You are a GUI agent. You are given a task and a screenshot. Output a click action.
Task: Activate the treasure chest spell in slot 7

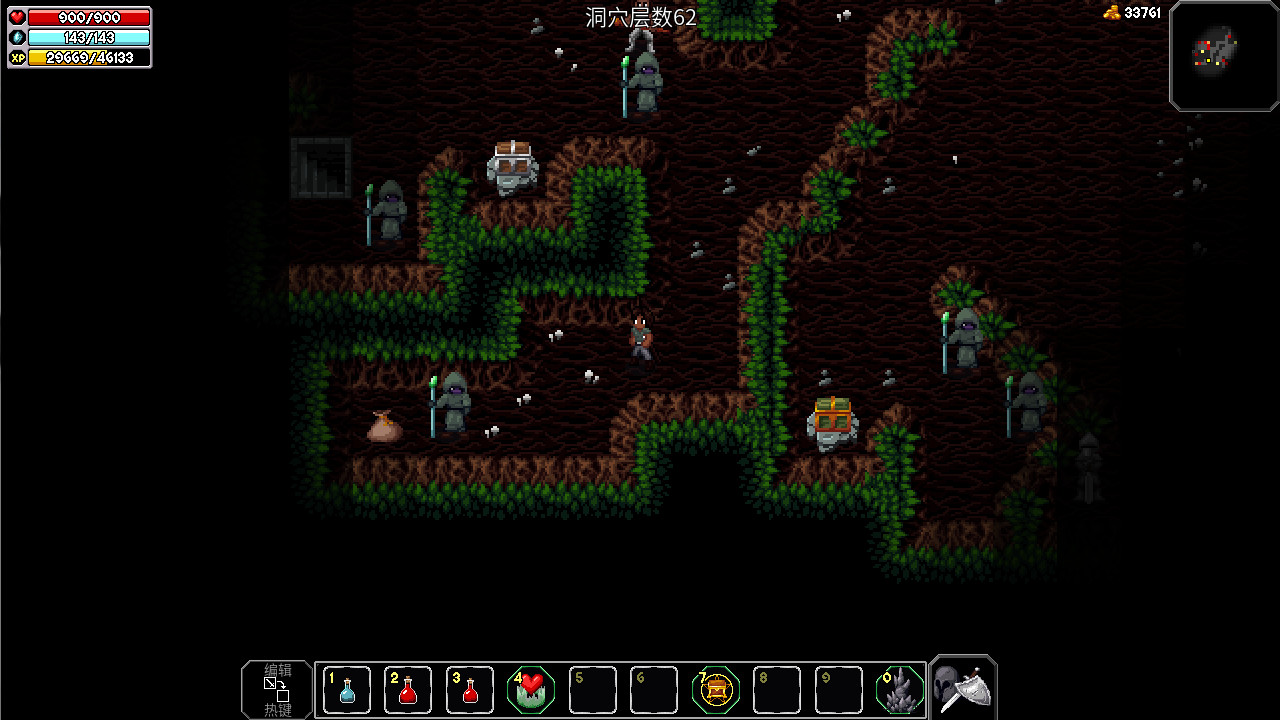tap(716, 689)
